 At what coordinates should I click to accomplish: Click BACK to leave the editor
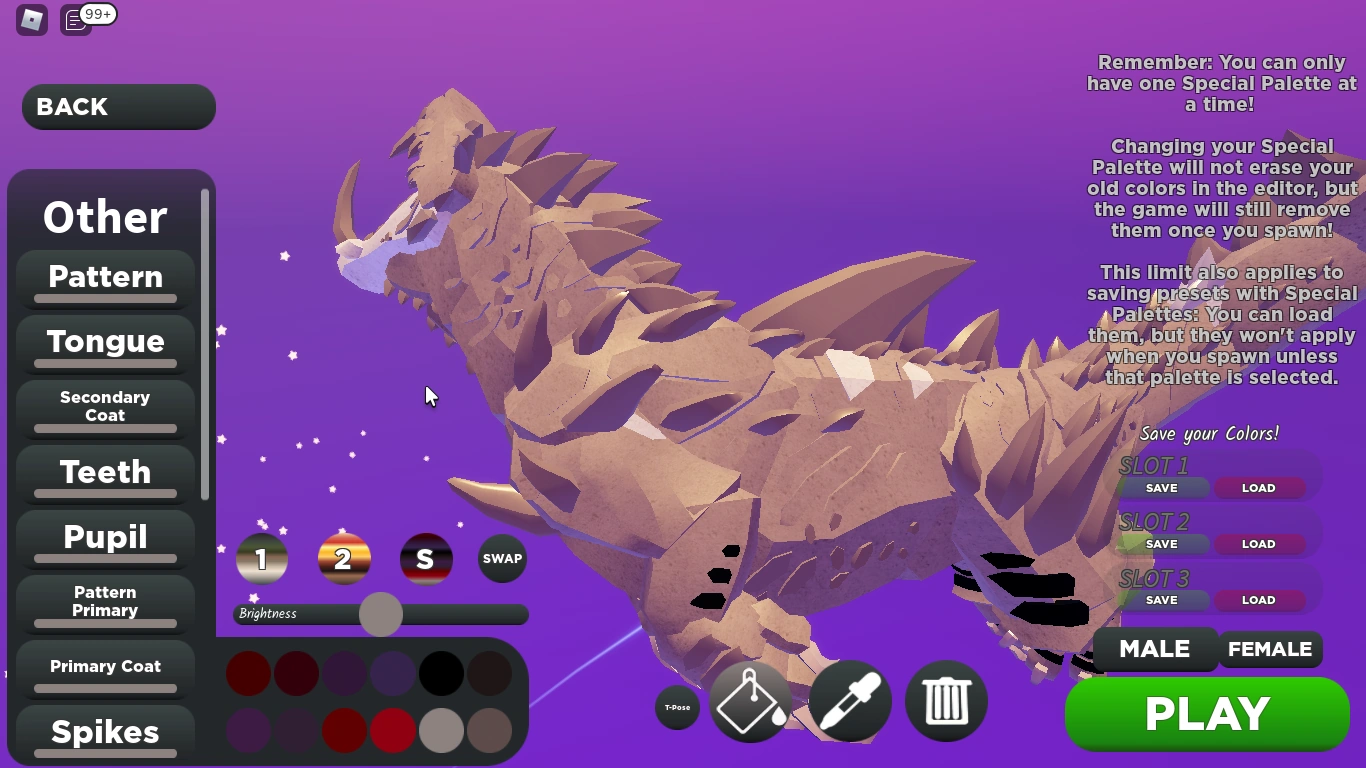(x=118, y=107)
